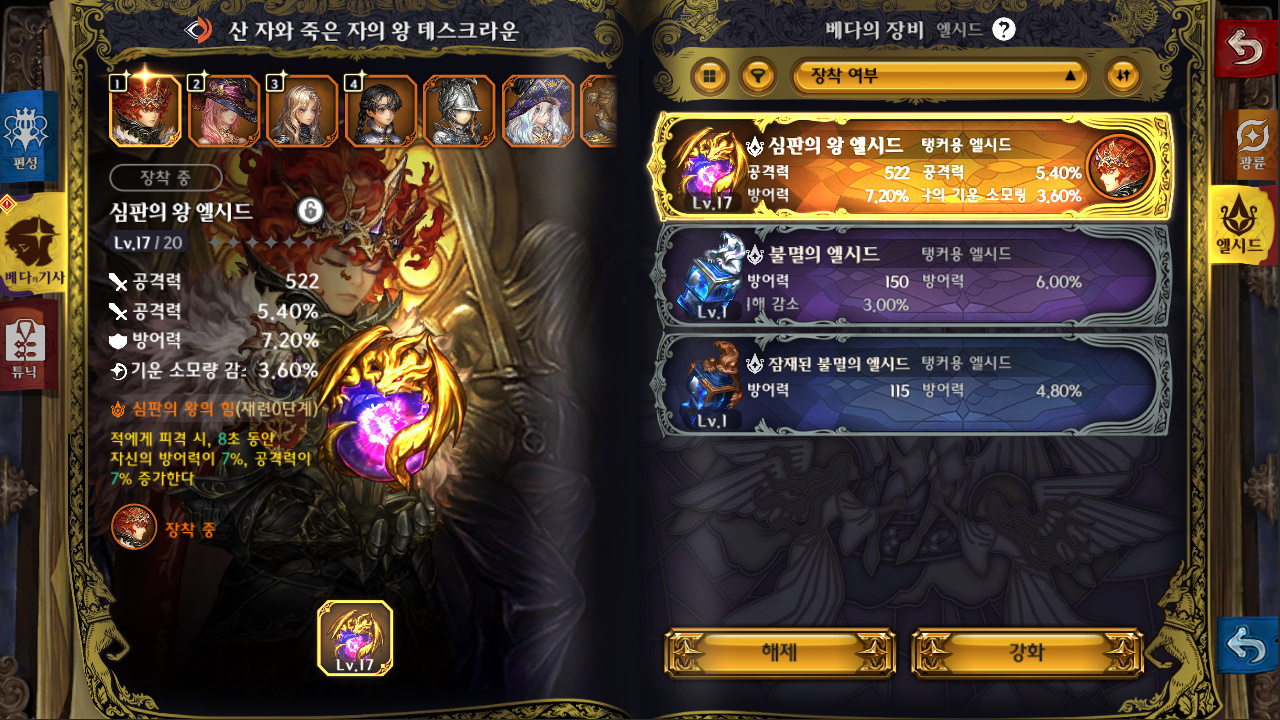Open the funnel filter button
Screen dimensions: 1280x720
[759, 75]
